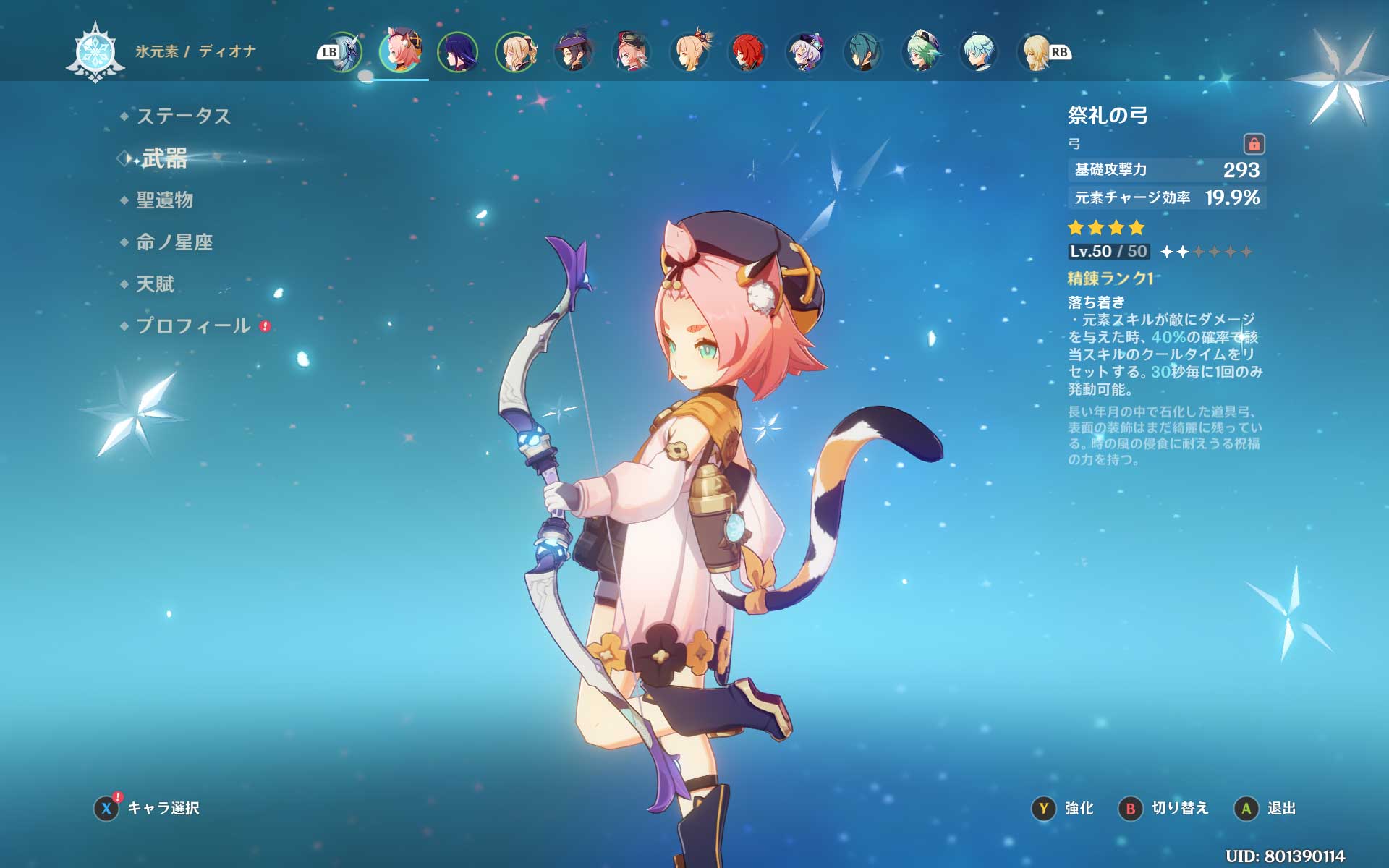Viewport: 1389px width, 868px height.
Task: Open キャラ選択 (Character Select)
Action: pyautogui.click(x=148, y=808)
